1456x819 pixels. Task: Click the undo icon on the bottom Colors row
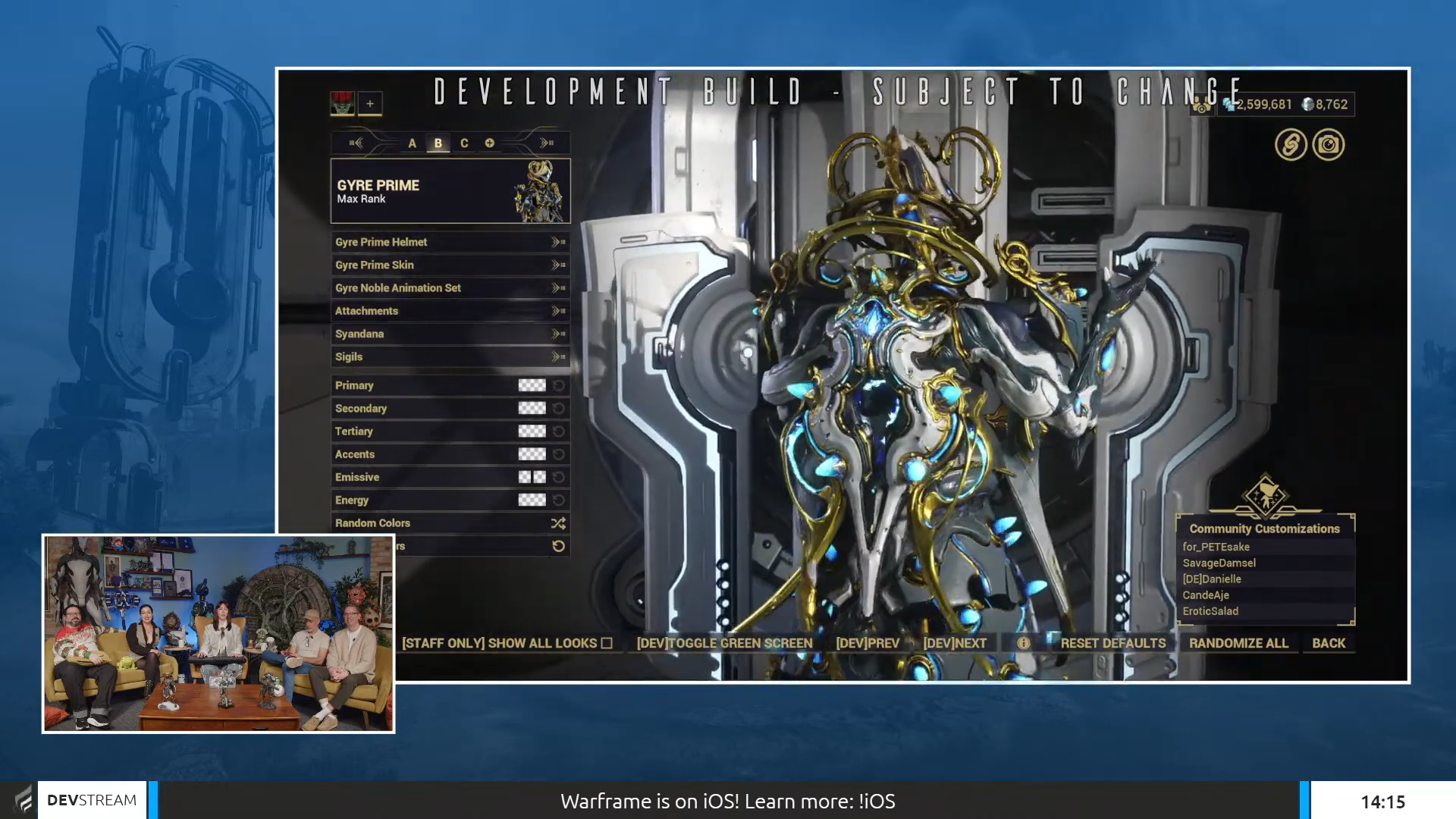[x=559, y=545]
